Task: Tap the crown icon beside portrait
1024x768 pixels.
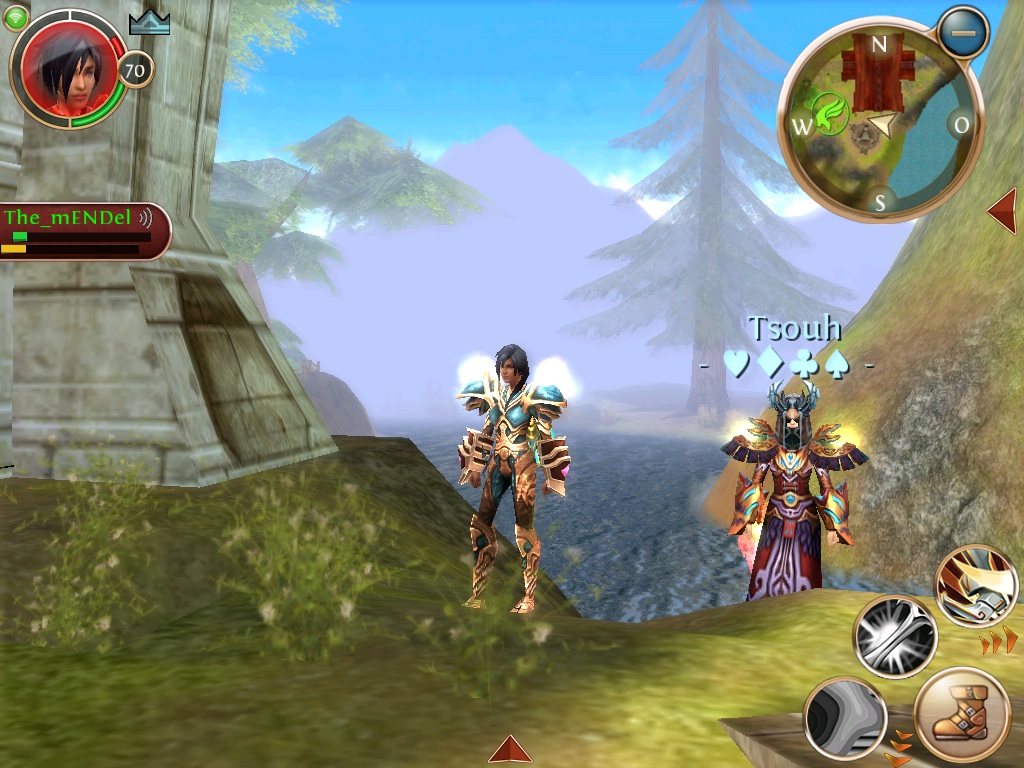Action: pos(150,23)
